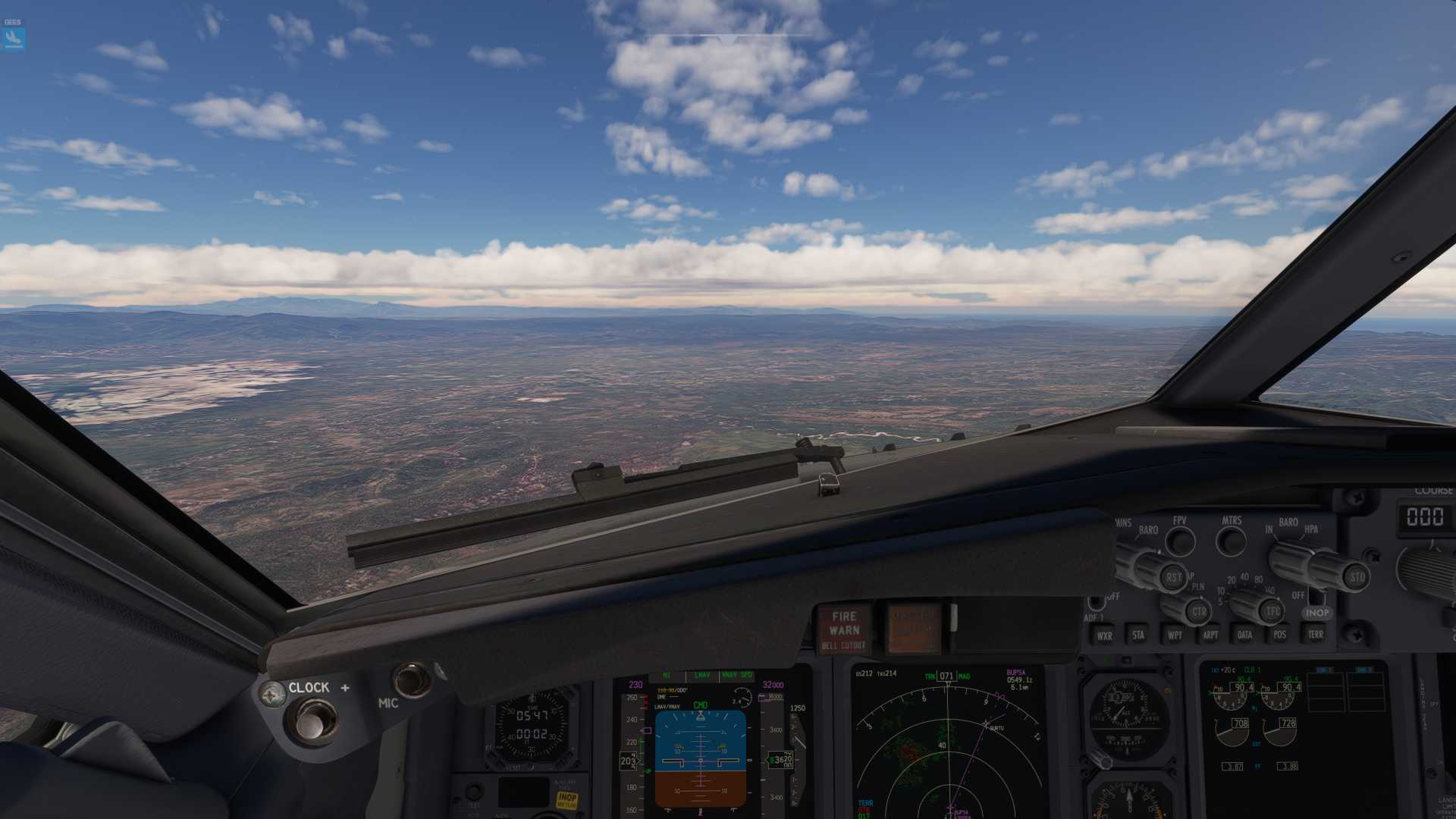
Task: Click the STD barometric standard knob
Action: coord(1356,577)
